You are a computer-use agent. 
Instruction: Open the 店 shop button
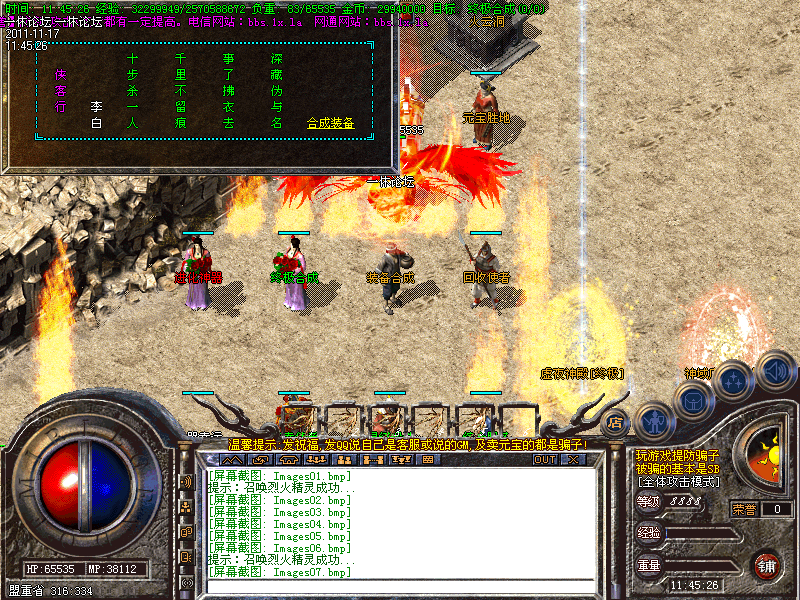tap(615, 421)
